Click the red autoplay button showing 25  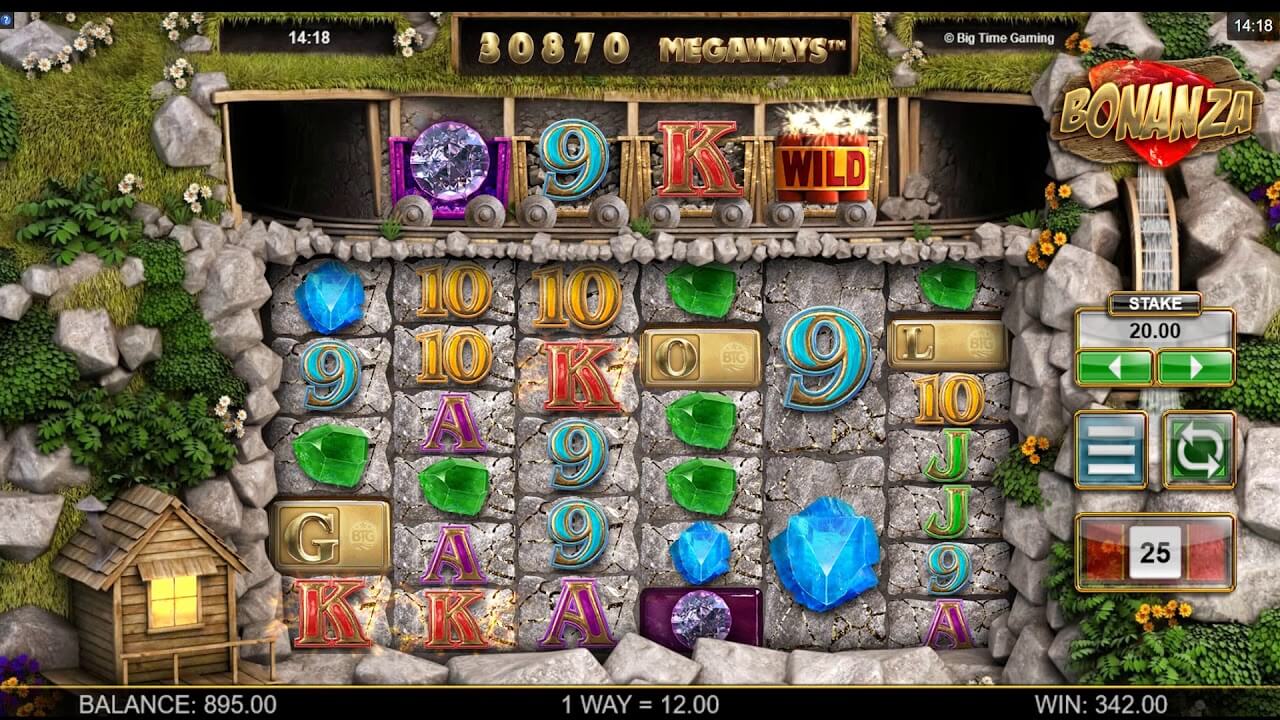tap(1155, 553)
